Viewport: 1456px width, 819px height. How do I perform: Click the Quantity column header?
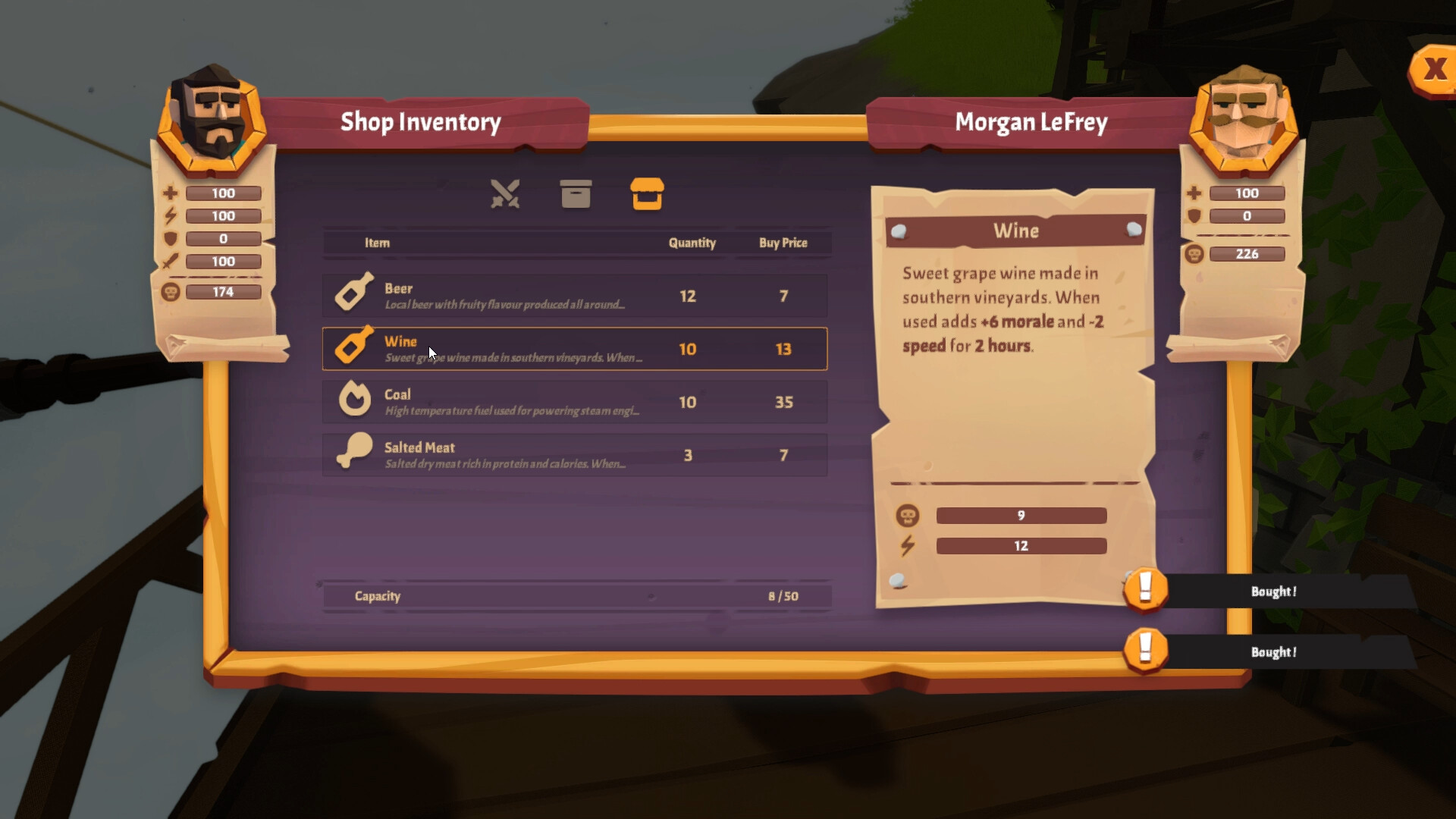(x=692, y=243)
